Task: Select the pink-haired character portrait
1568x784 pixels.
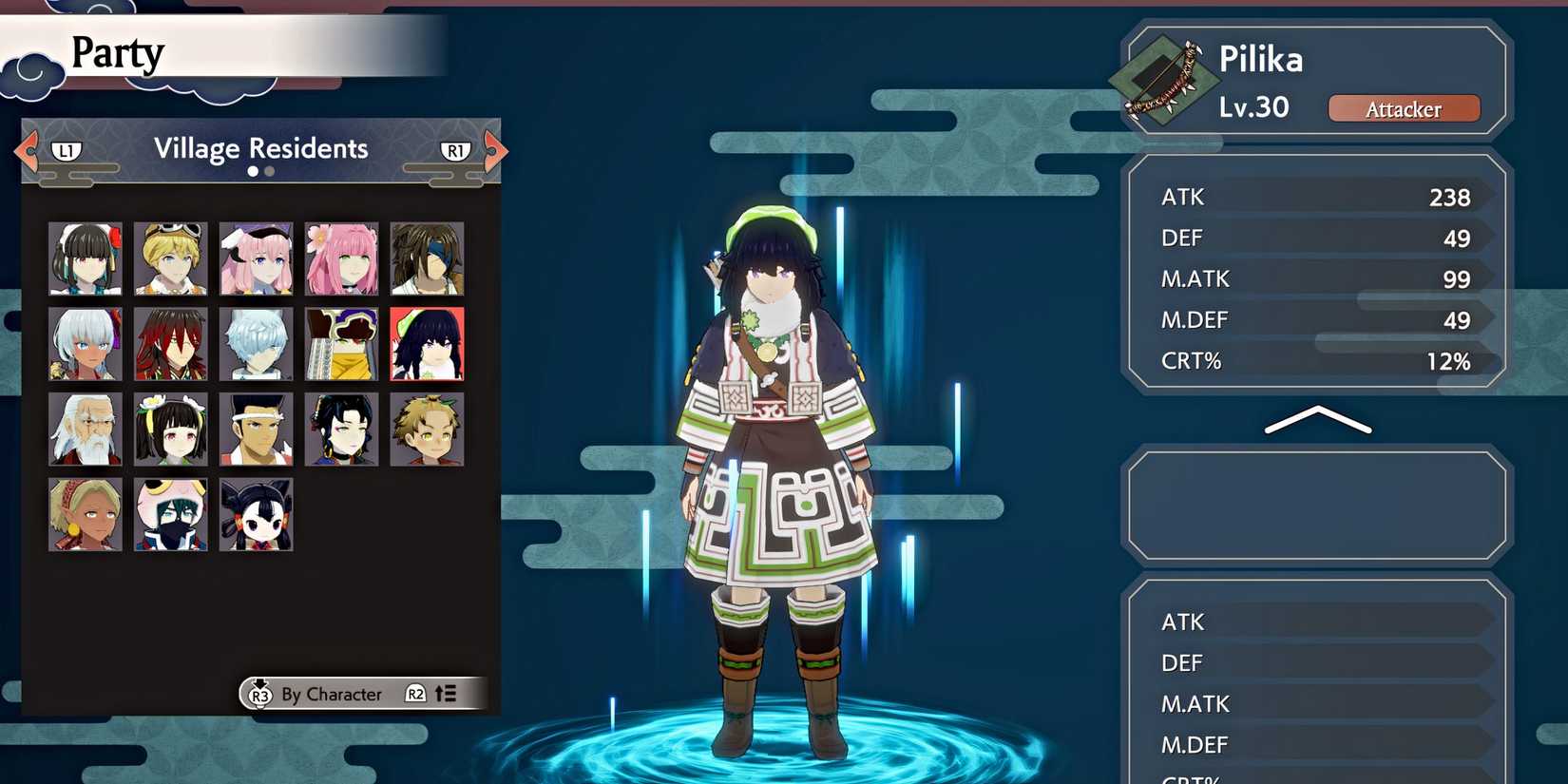Action: coord(341,258)
